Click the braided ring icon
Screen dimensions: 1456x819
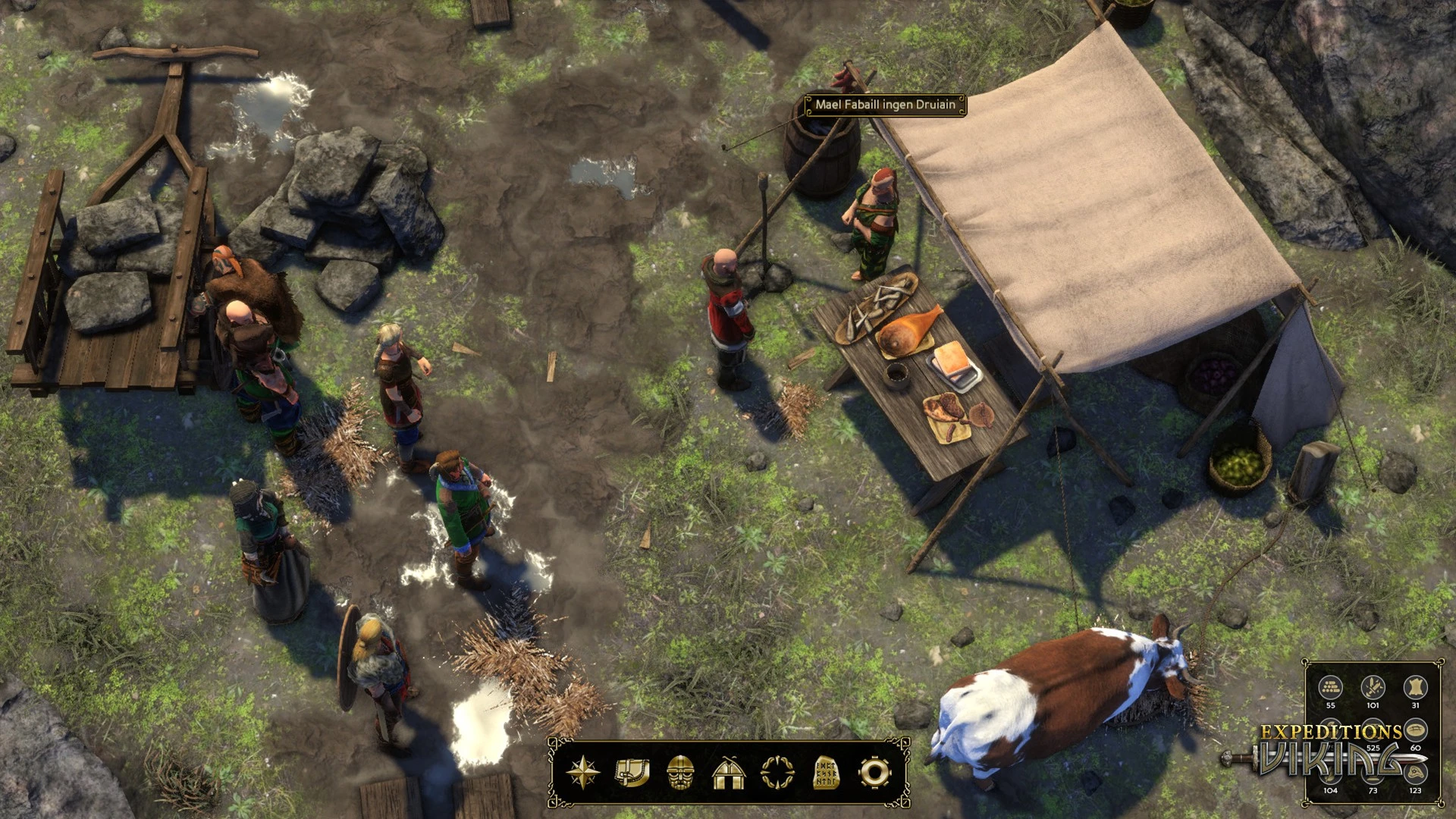tap(777, 773)
